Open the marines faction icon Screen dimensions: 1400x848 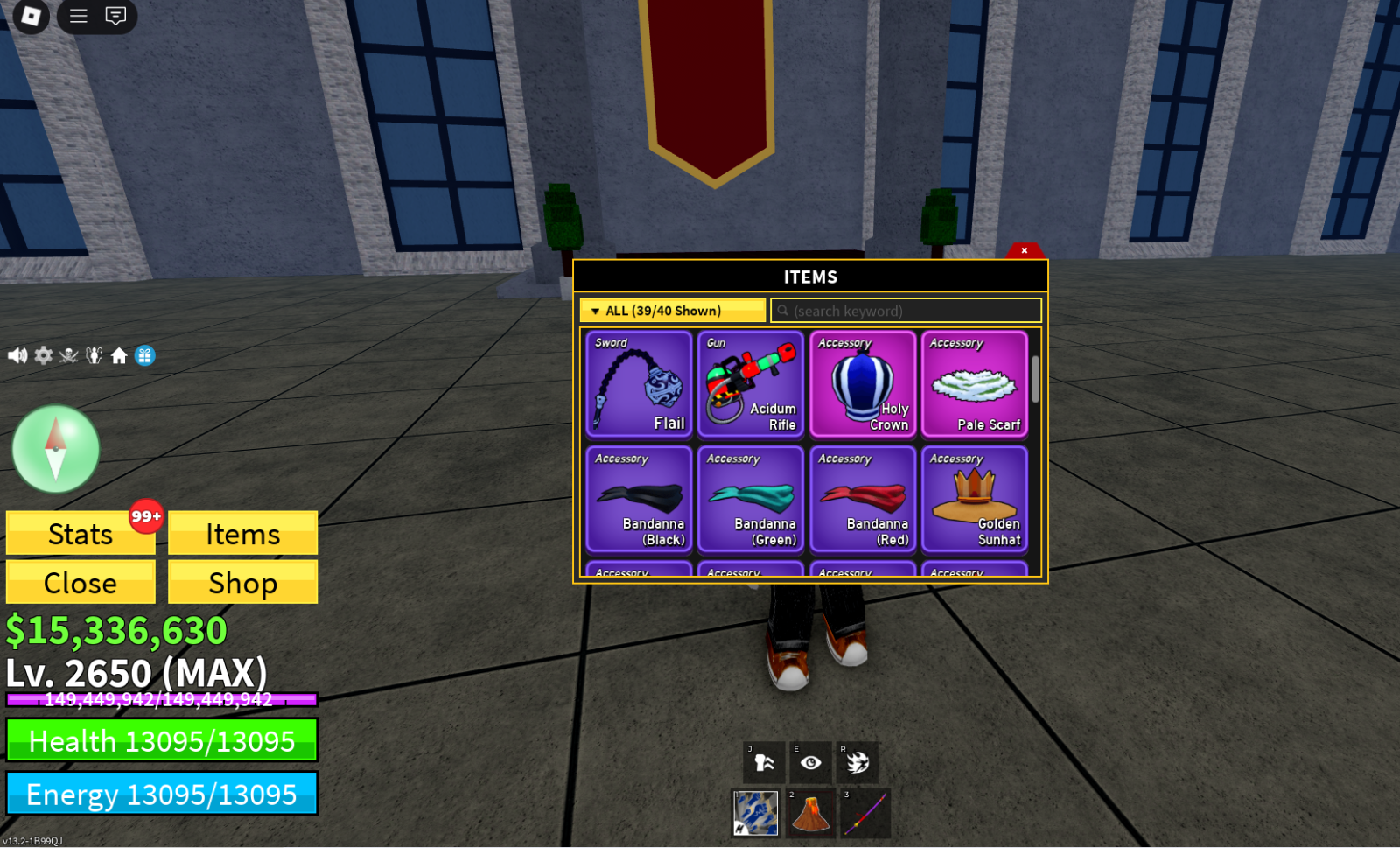94,354
